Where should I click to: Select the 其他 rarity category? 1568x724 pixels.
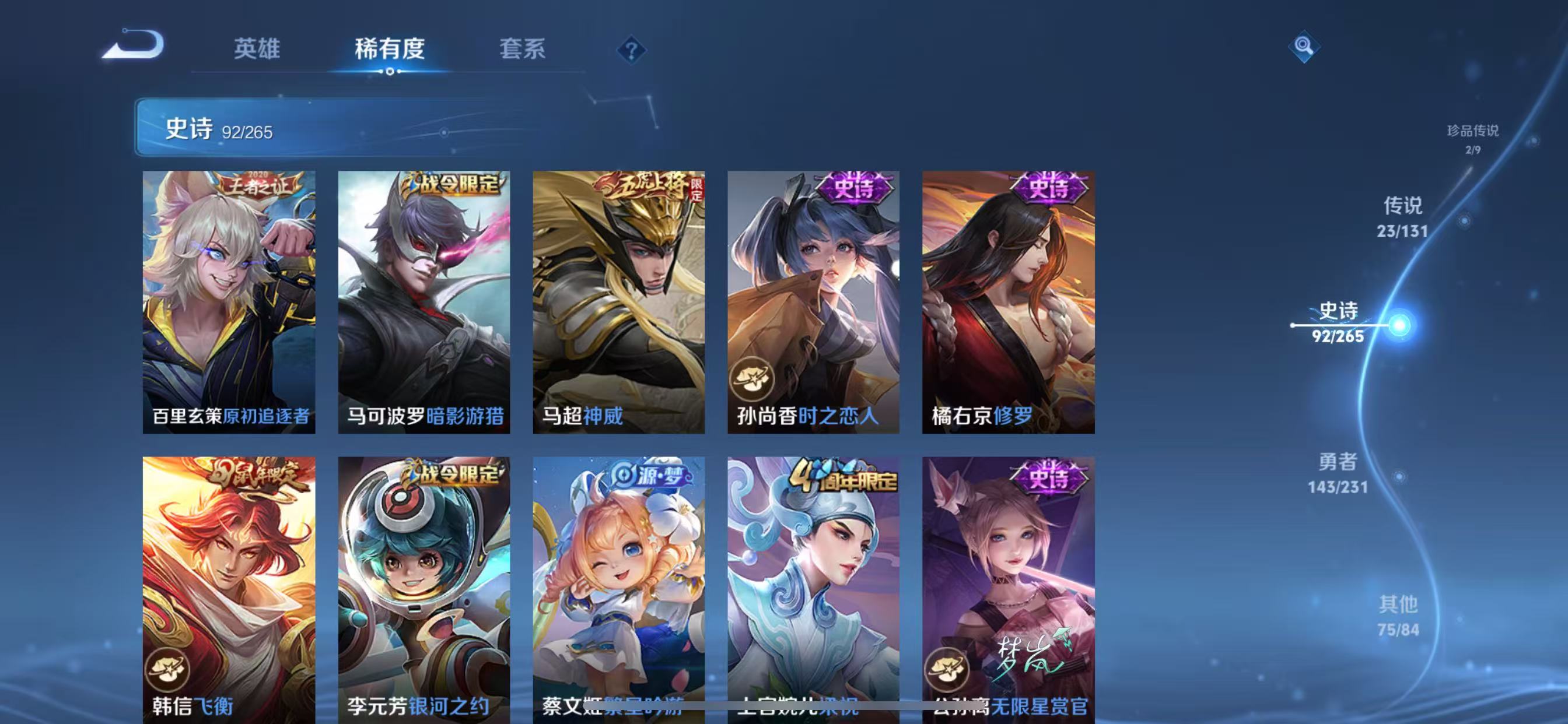click(1400, 614)
